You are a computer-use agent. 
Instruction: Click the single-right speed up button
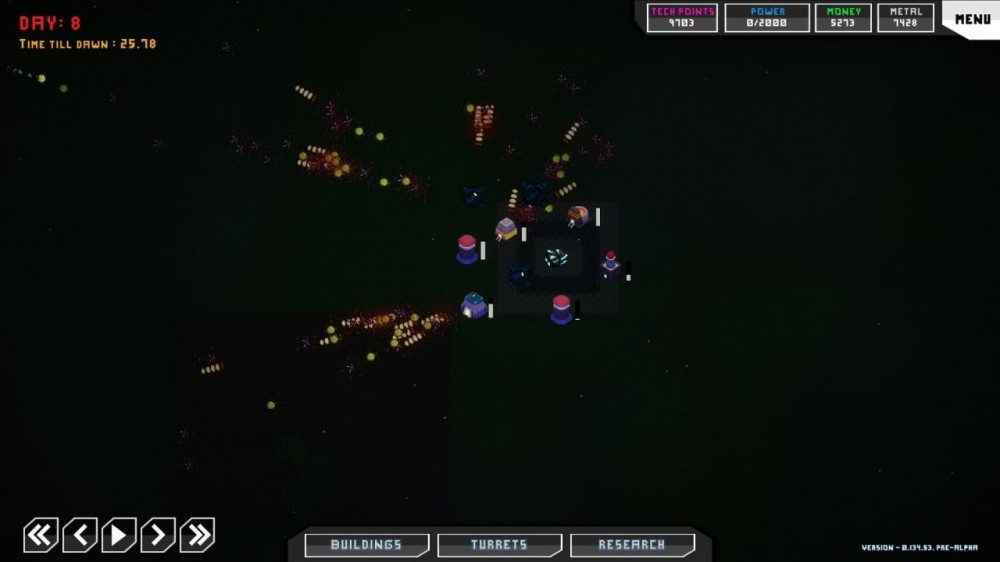158,535
